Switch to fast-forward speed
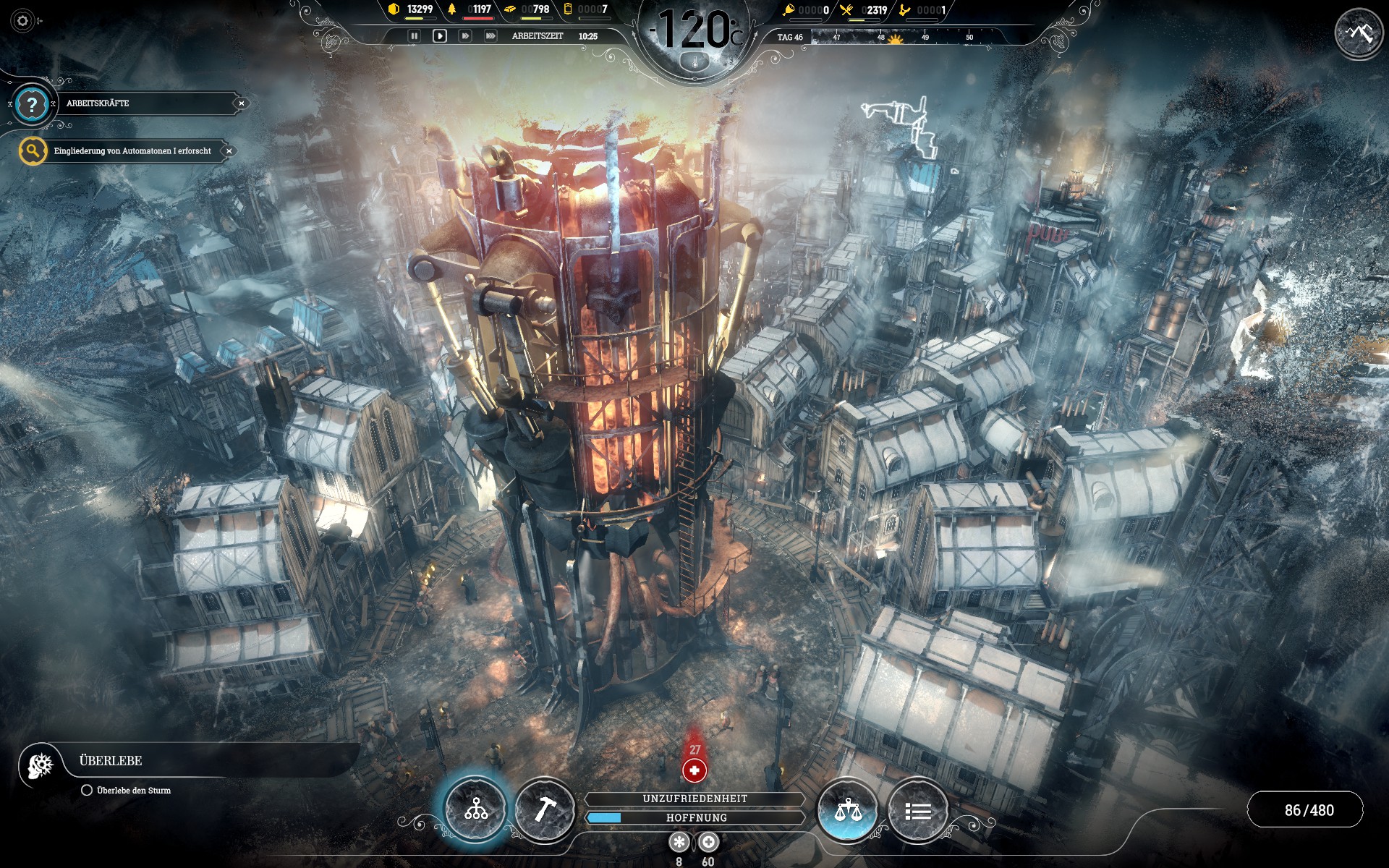The height and width of the screenshot is (868, 1389). [x=465, y=35]
